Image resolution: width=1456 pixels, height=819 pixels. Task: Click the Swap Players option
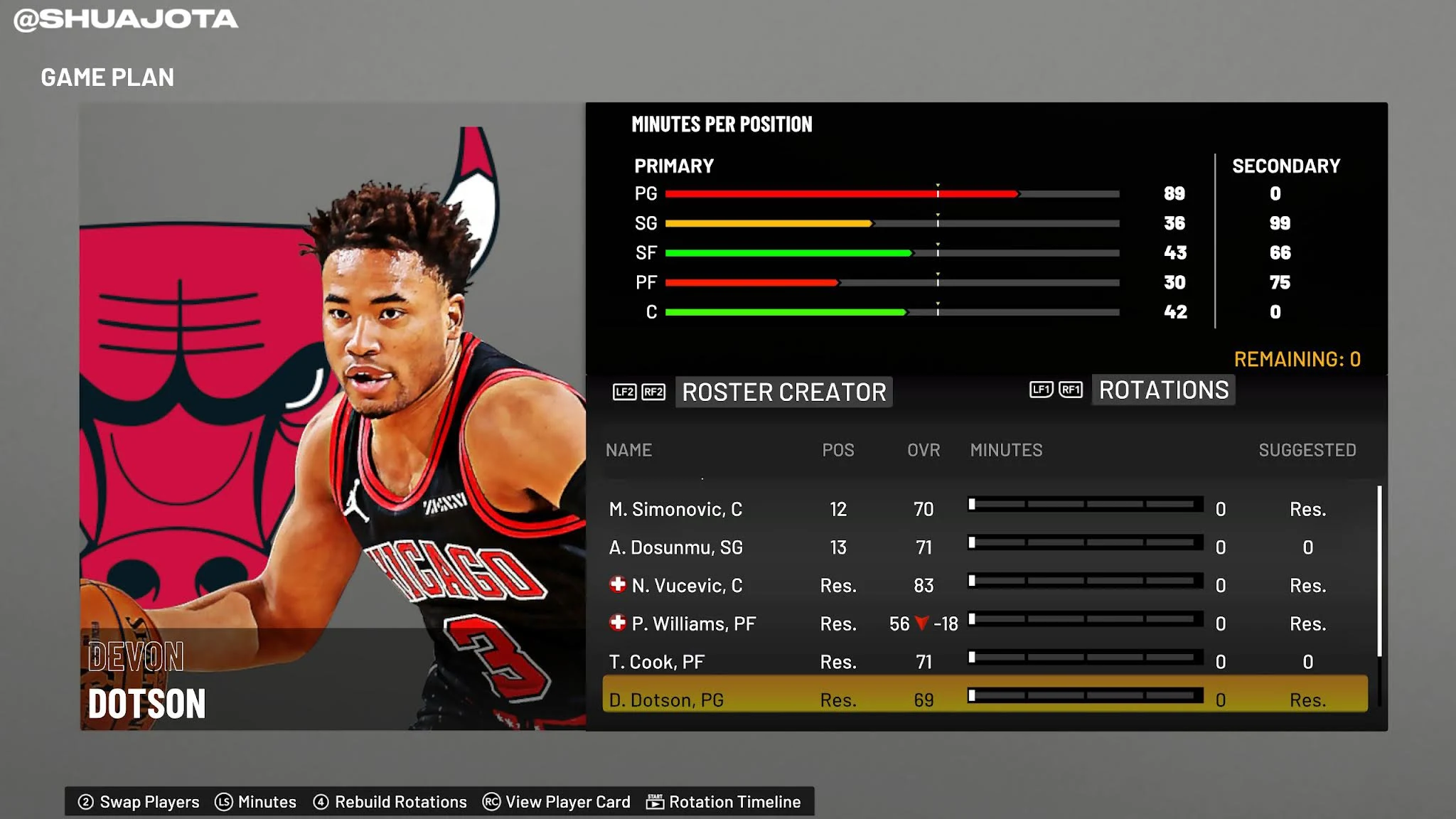click(x=139, y=802)
